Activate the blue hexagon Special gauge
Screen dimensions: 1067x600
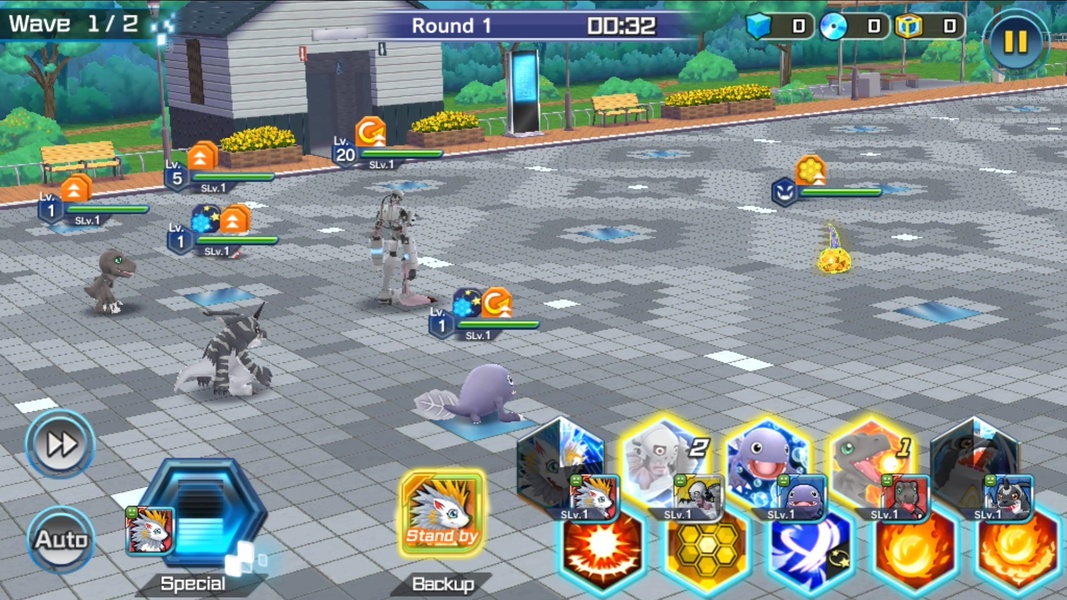coord(203,517)
